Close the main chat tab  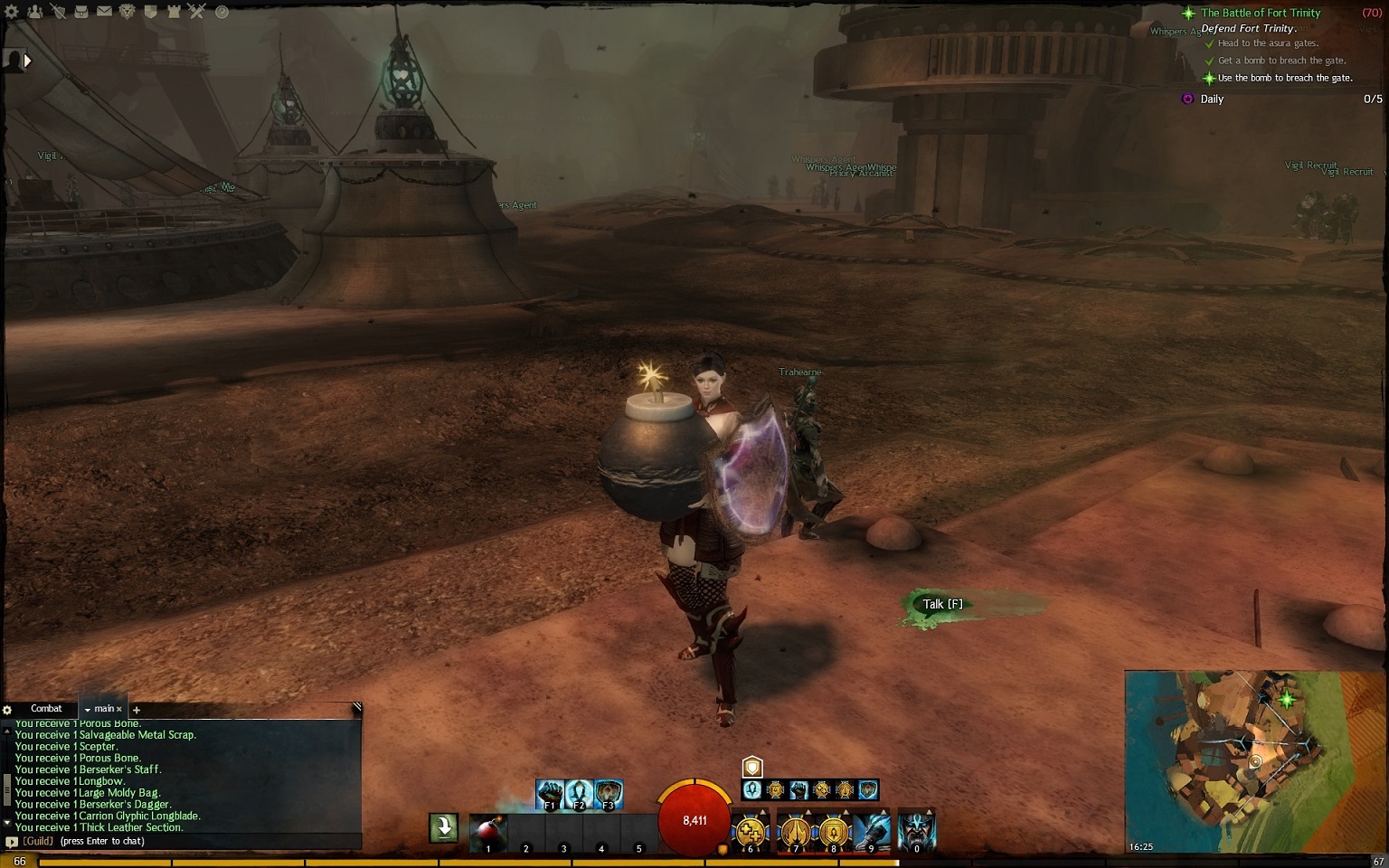[118, 710]
